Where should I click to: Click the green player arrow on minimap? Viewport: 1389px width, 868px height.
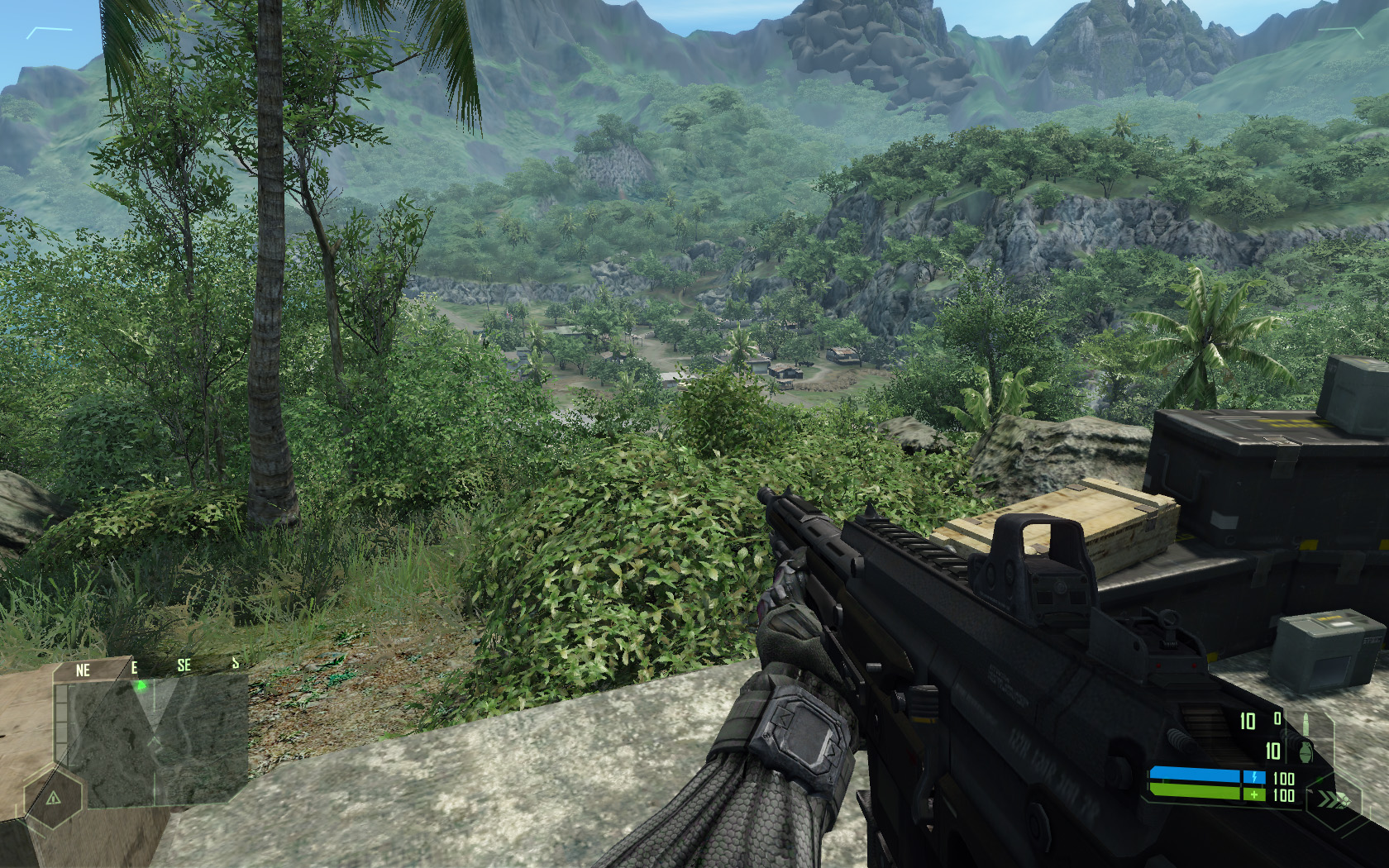pyautogui.click(x=141, y=684)
